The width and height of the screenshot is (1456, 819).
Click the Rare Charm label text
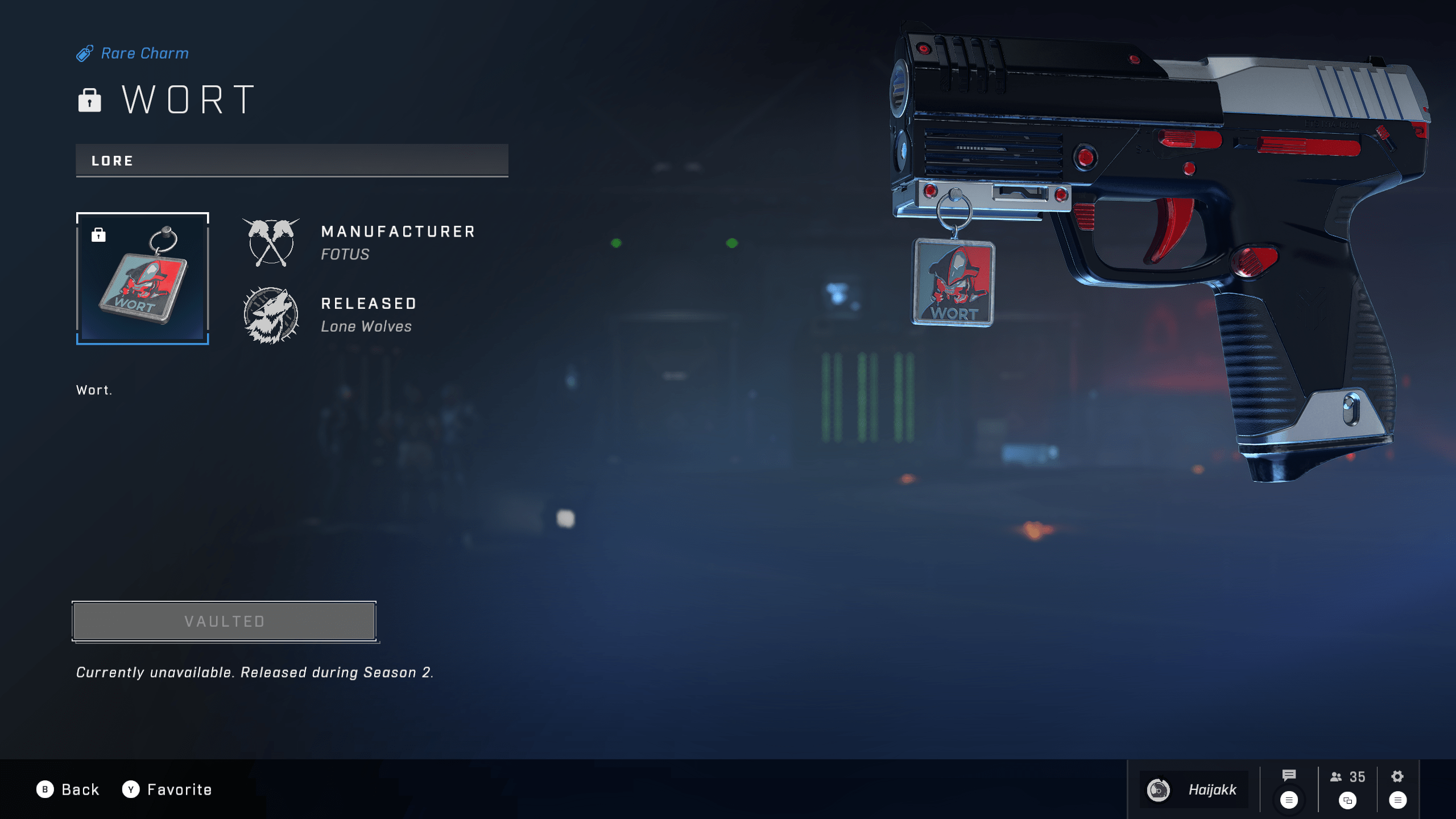point(144,53)
